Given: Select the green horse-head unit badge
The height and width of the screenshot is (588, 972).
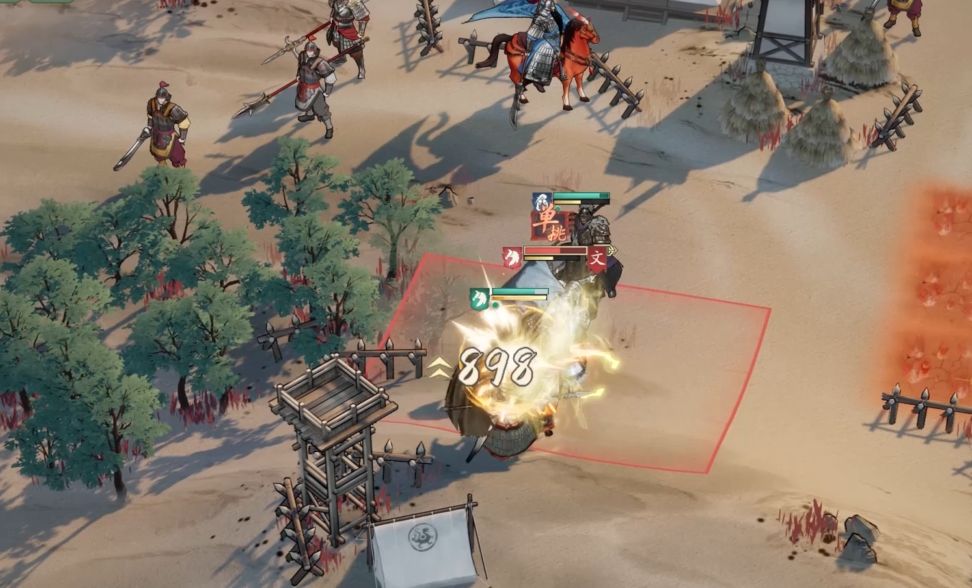Looking at the screenshot, I should [x=479, y=298].
